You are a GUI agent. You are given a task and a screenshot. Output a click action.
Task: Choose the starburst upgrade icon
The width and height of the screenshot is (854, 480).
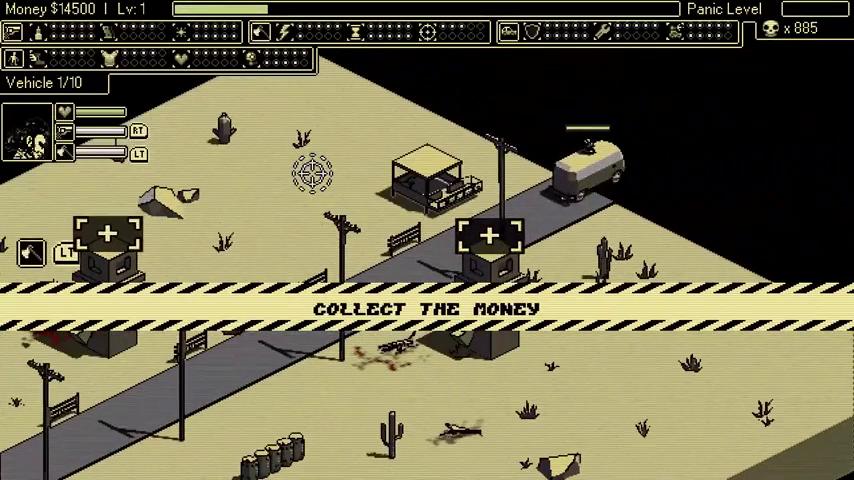coord(180,33)
